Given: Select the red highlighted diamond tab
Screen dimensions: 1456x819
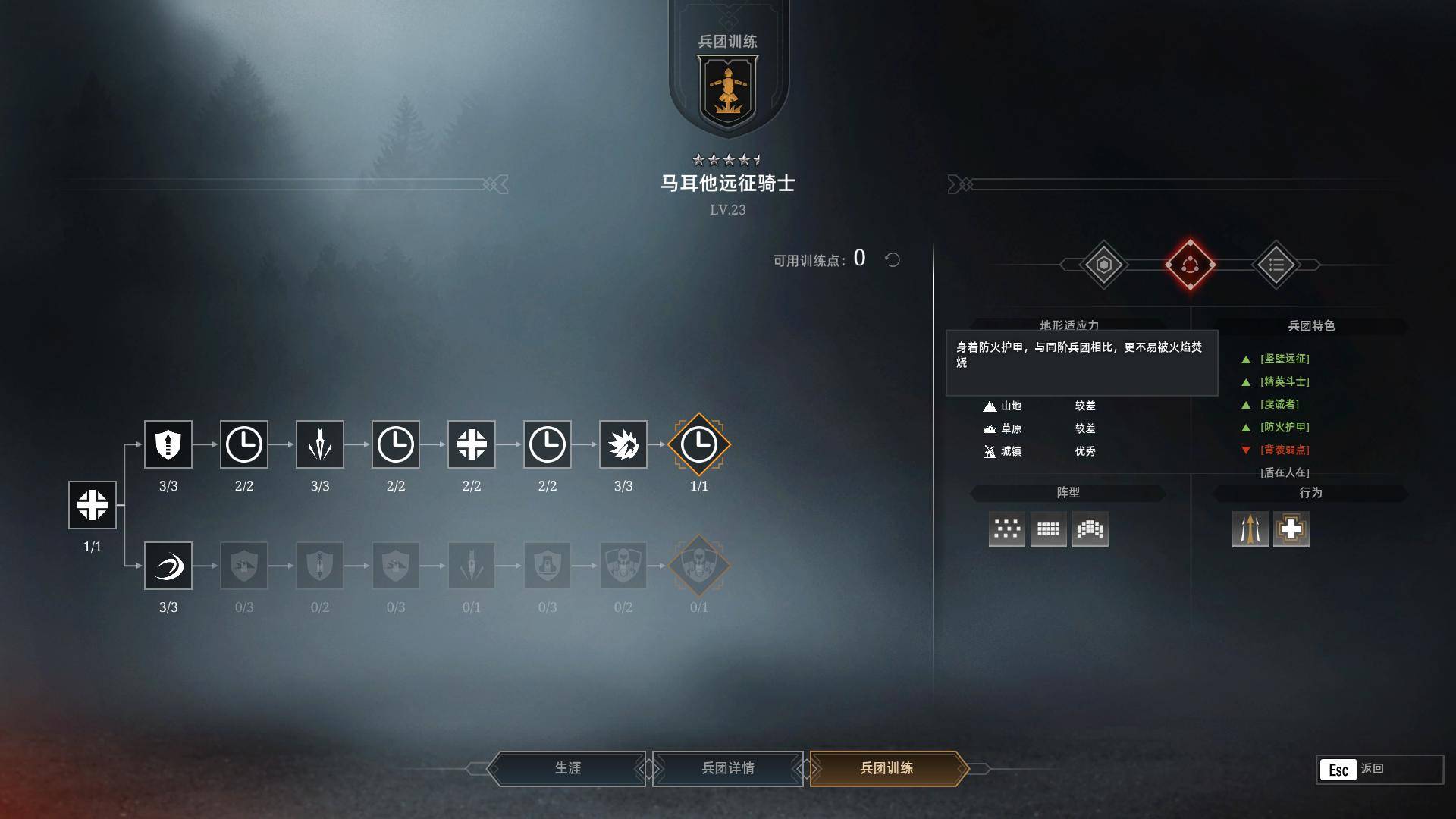Looking at the screenshot, I should [x=1190, y=265].
